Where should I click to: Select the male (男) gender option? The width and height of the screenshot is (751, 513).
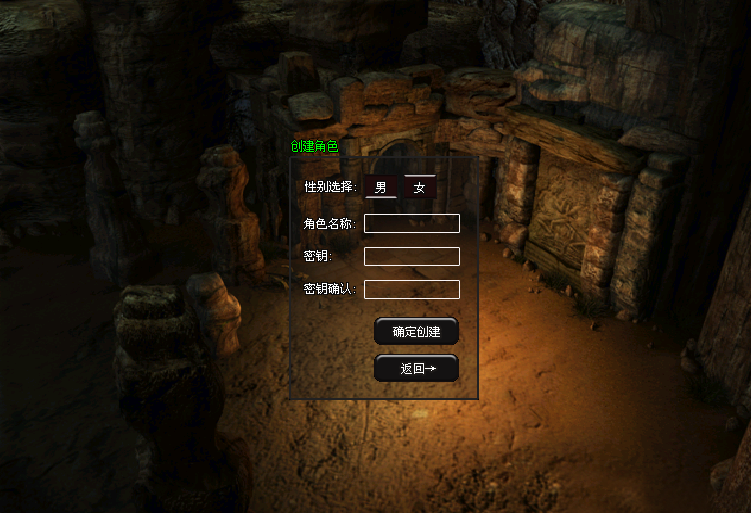coord(380,187)
